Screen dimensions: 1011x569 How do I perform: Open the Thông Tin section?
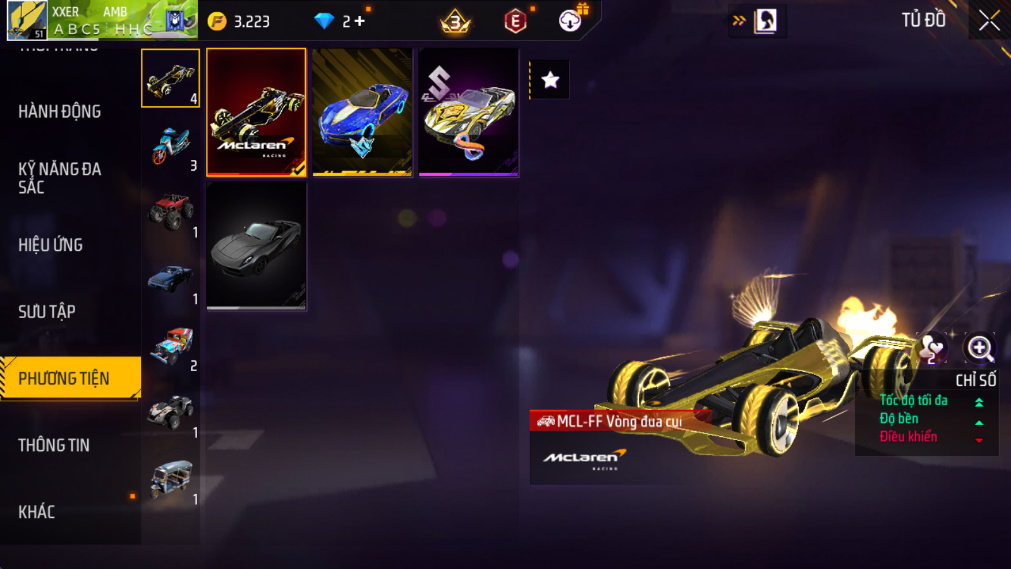click(x=54, y=446)
